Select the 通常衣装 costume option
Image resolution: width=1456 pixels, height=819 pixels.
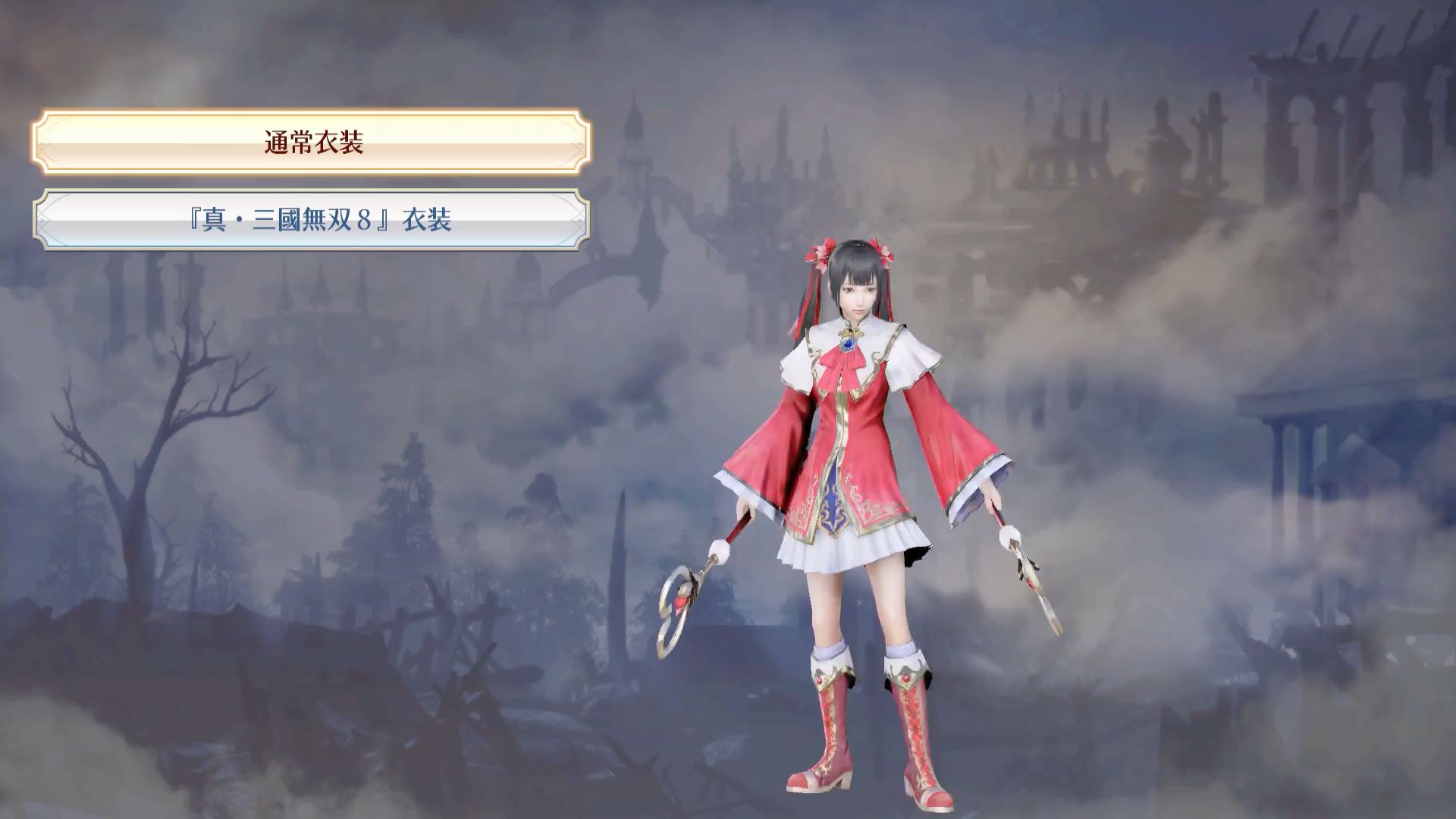coord(312,142)
